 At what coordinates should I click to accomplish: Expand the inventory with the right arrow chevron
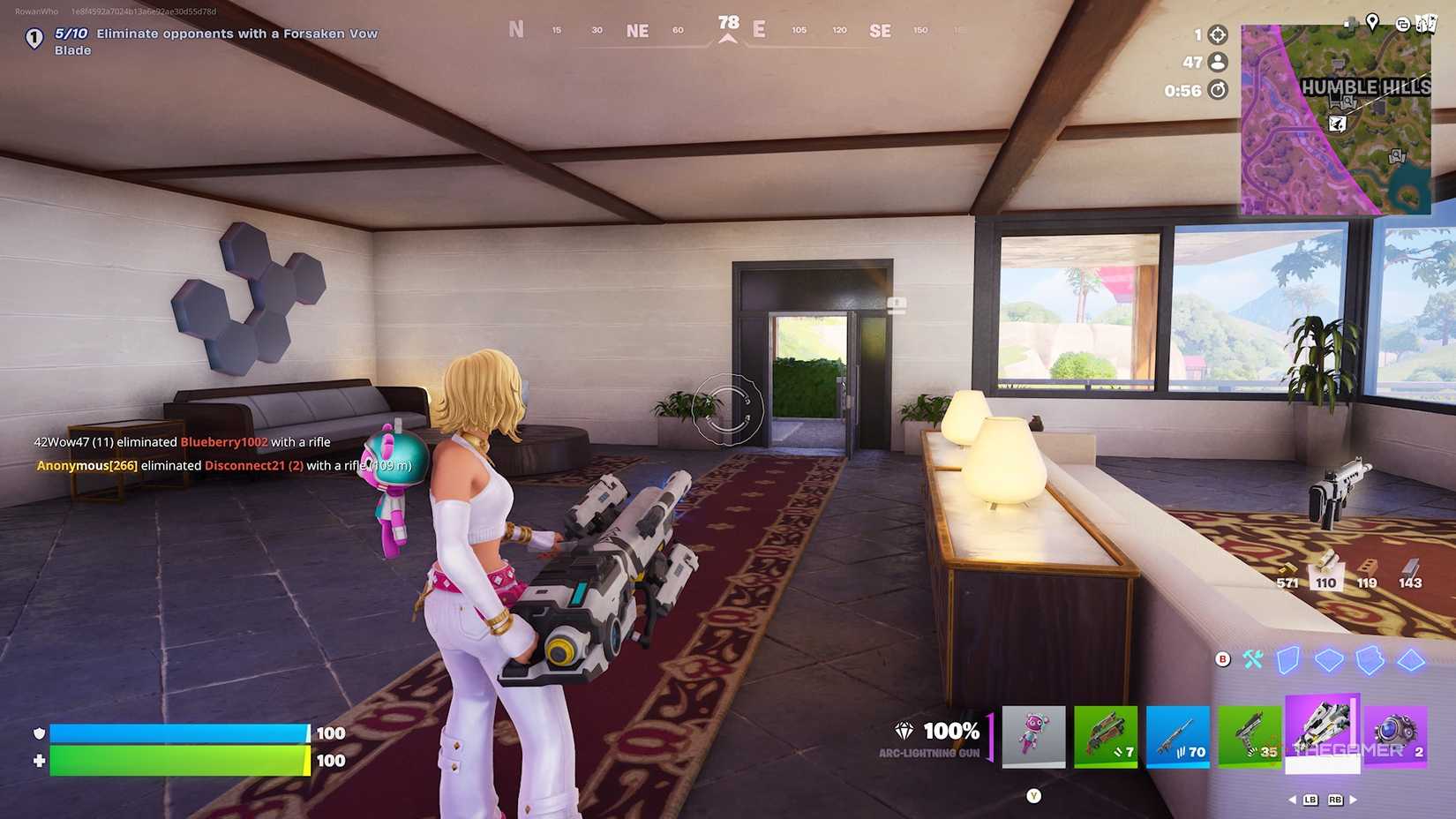point(1353,800)
